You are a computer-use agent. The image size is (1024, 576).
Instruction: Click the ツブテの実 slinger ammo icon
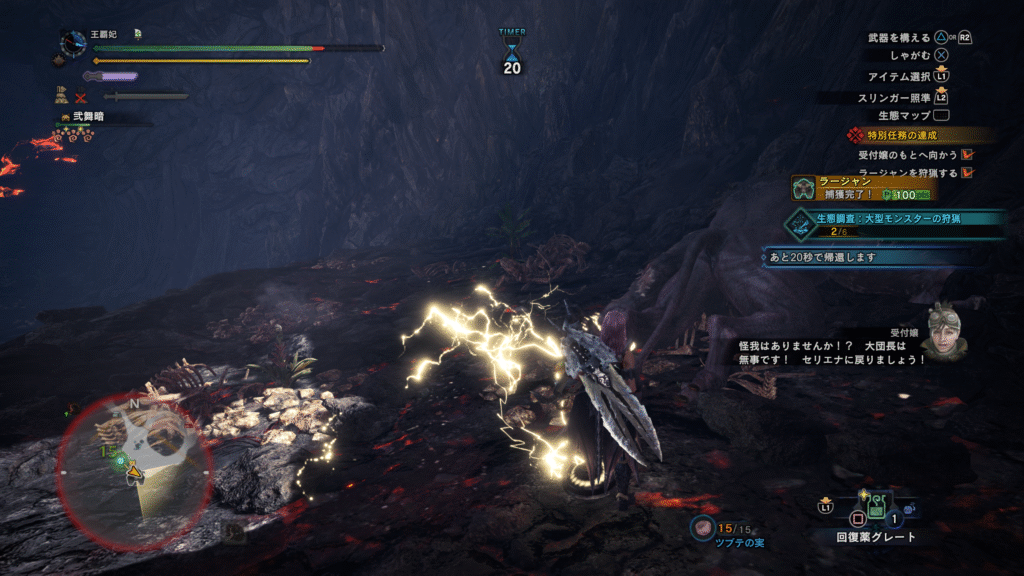coord(703,527)
